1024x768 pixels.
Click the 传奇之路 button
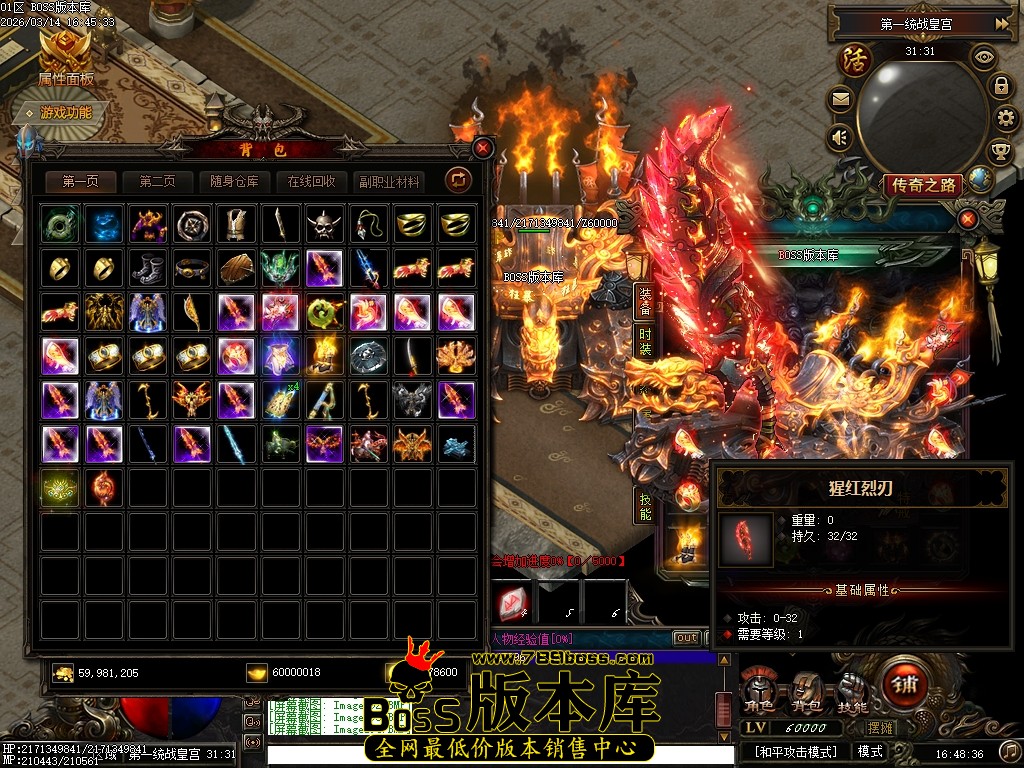(923, 184)
